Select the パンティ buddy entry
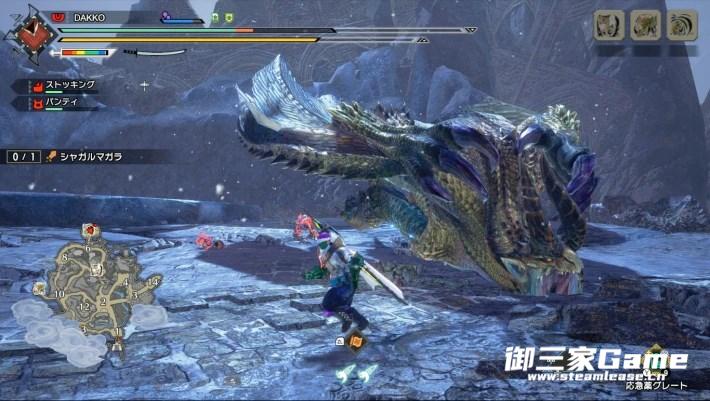 [56, 102]
